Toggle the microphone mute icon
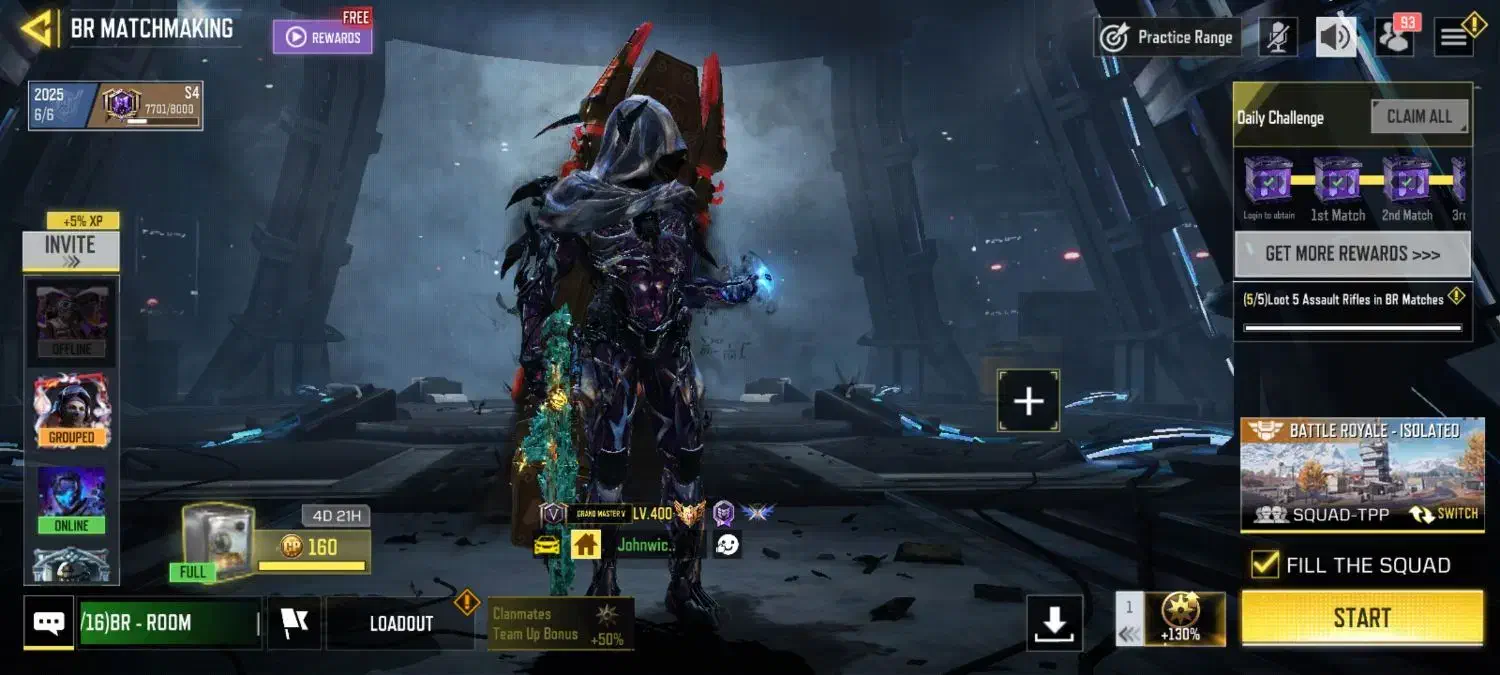Viewport: 1500px width, 675px height. point(1277,37)
